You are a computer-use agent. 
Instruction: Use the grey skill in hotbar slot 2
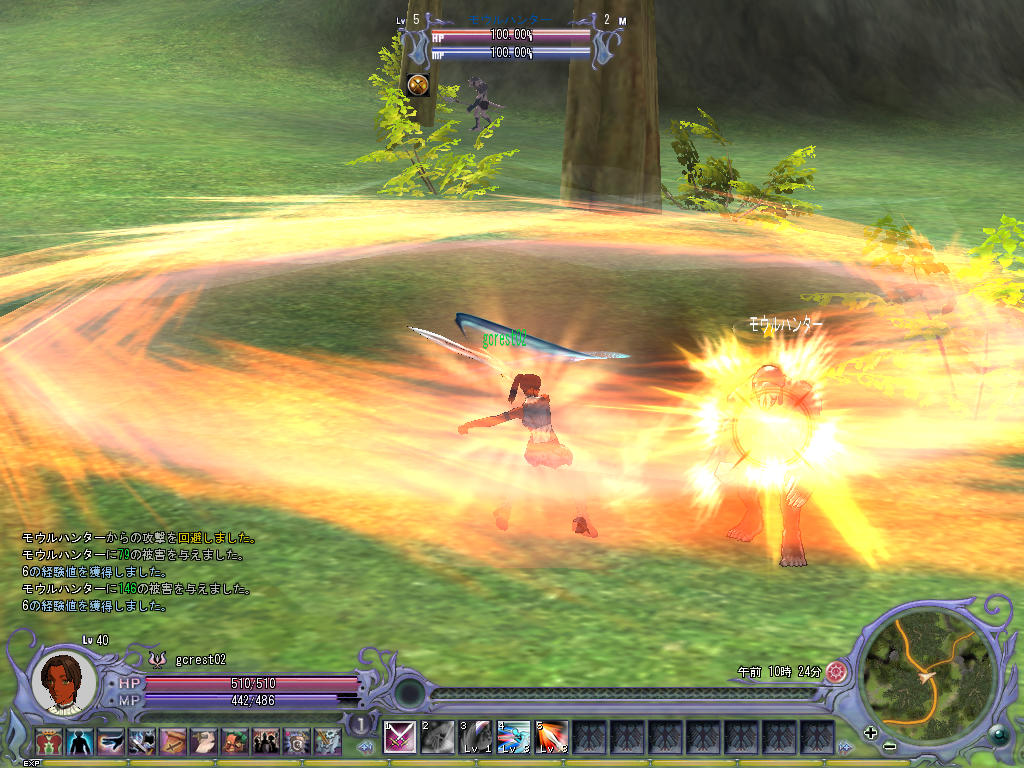coord(437,737)
